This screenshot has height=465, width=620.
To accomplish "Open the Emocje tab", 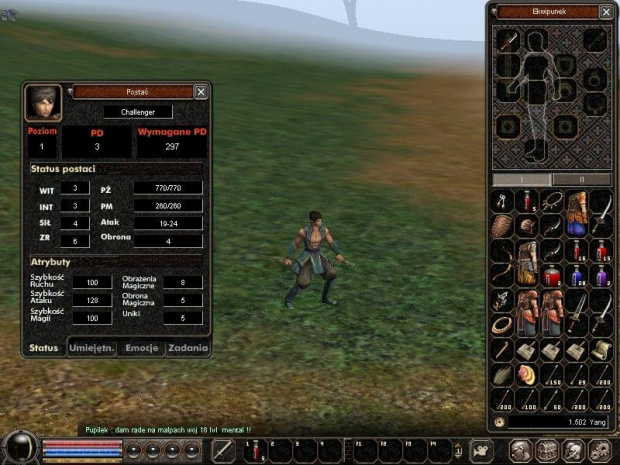I will (141, 348).
